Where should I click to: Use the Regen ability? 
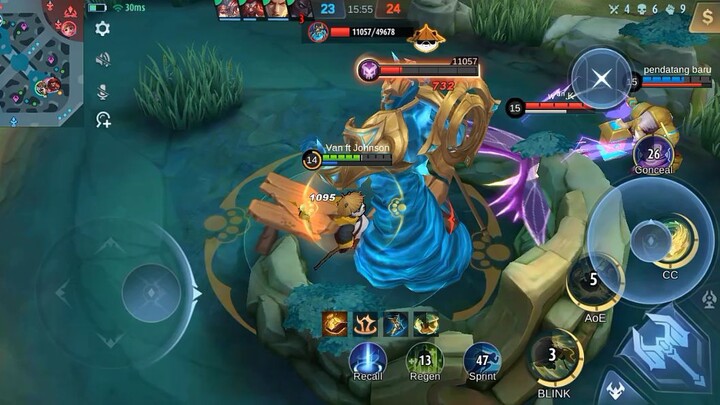tap(425, 359)
